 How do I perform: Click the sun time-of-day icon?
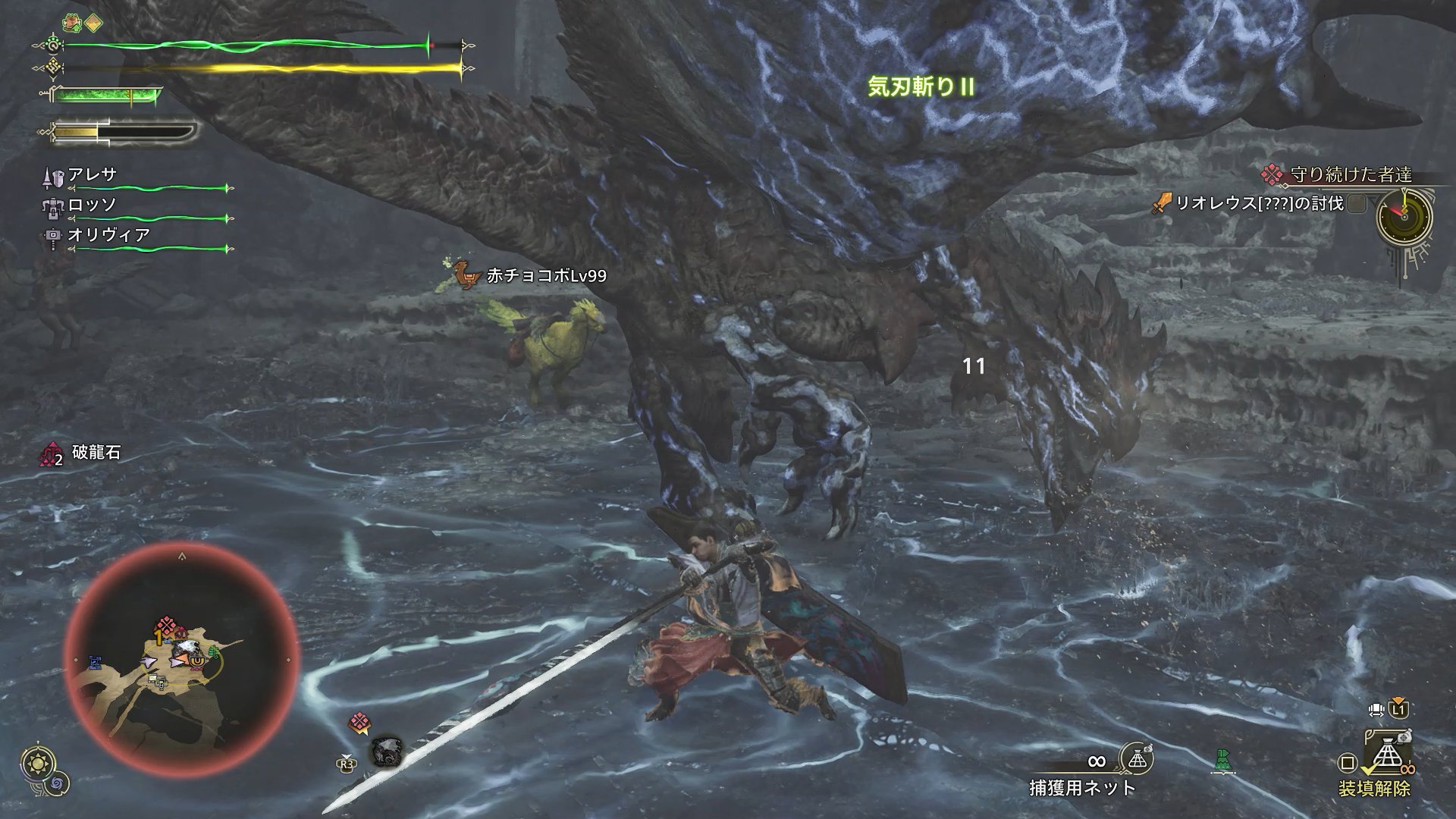(x=35, y=764)
